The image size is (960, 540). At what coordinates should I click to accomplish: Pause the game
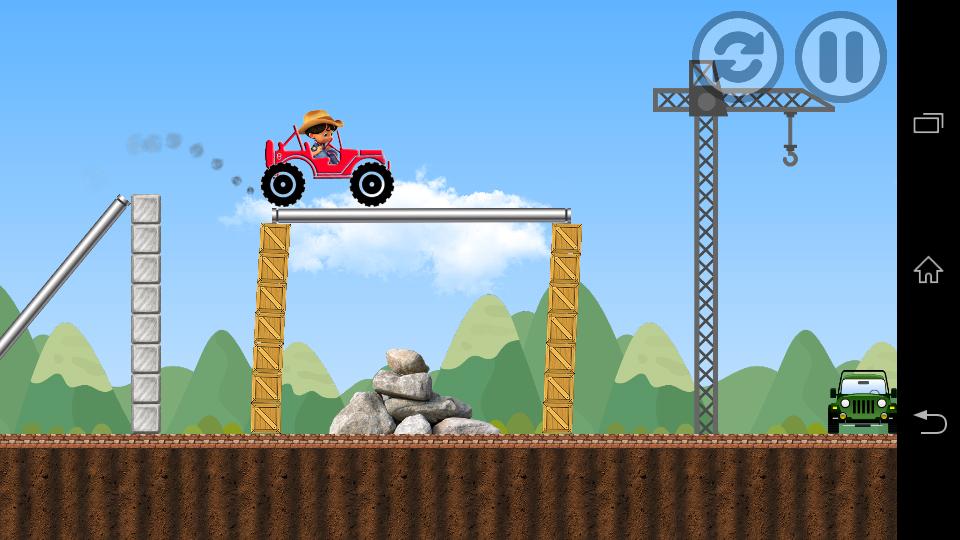(x=840, y=56)
